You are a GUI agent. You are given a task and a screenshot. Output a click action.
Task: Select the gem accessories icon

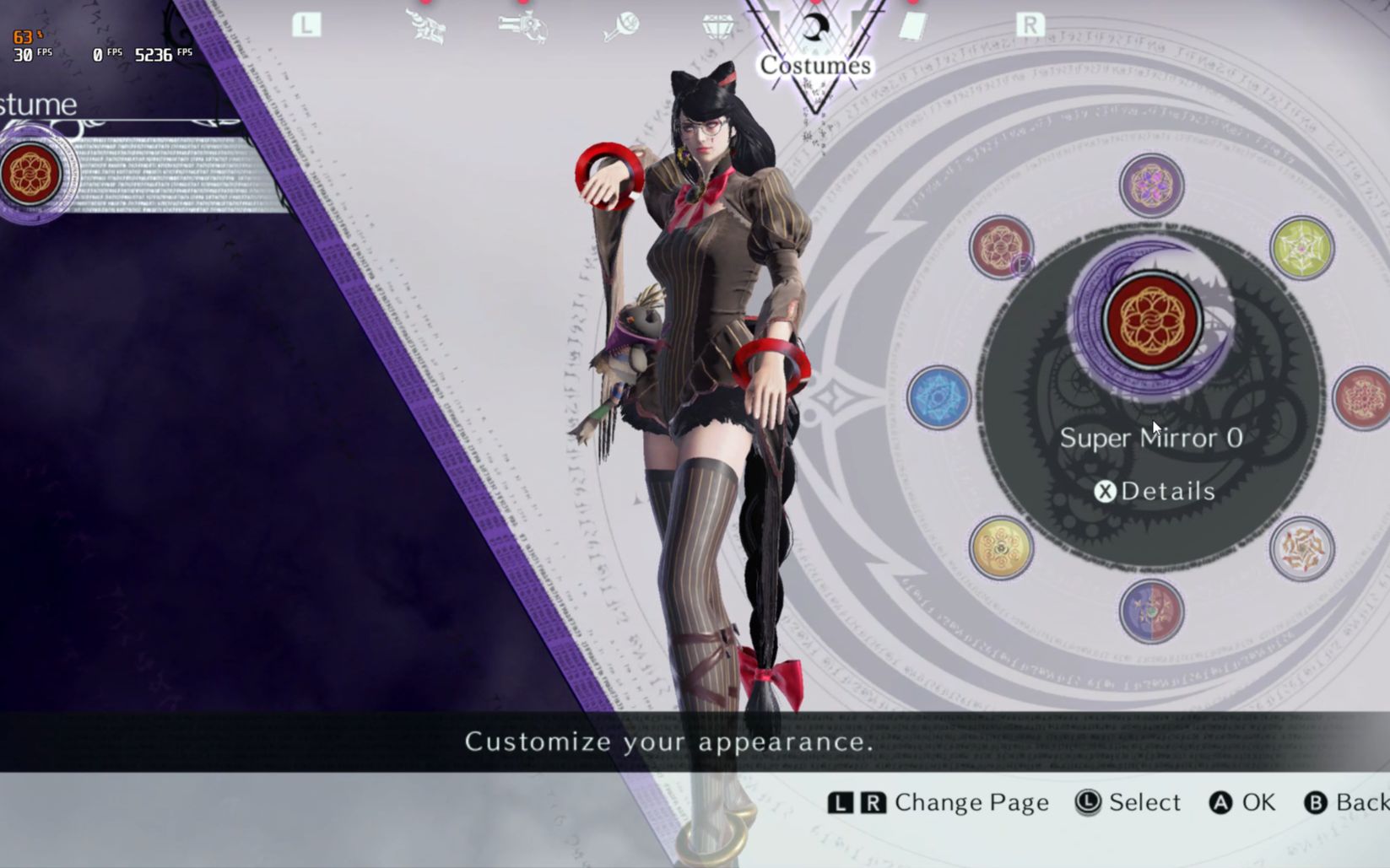pyautogui.click(x=717, y=28)
